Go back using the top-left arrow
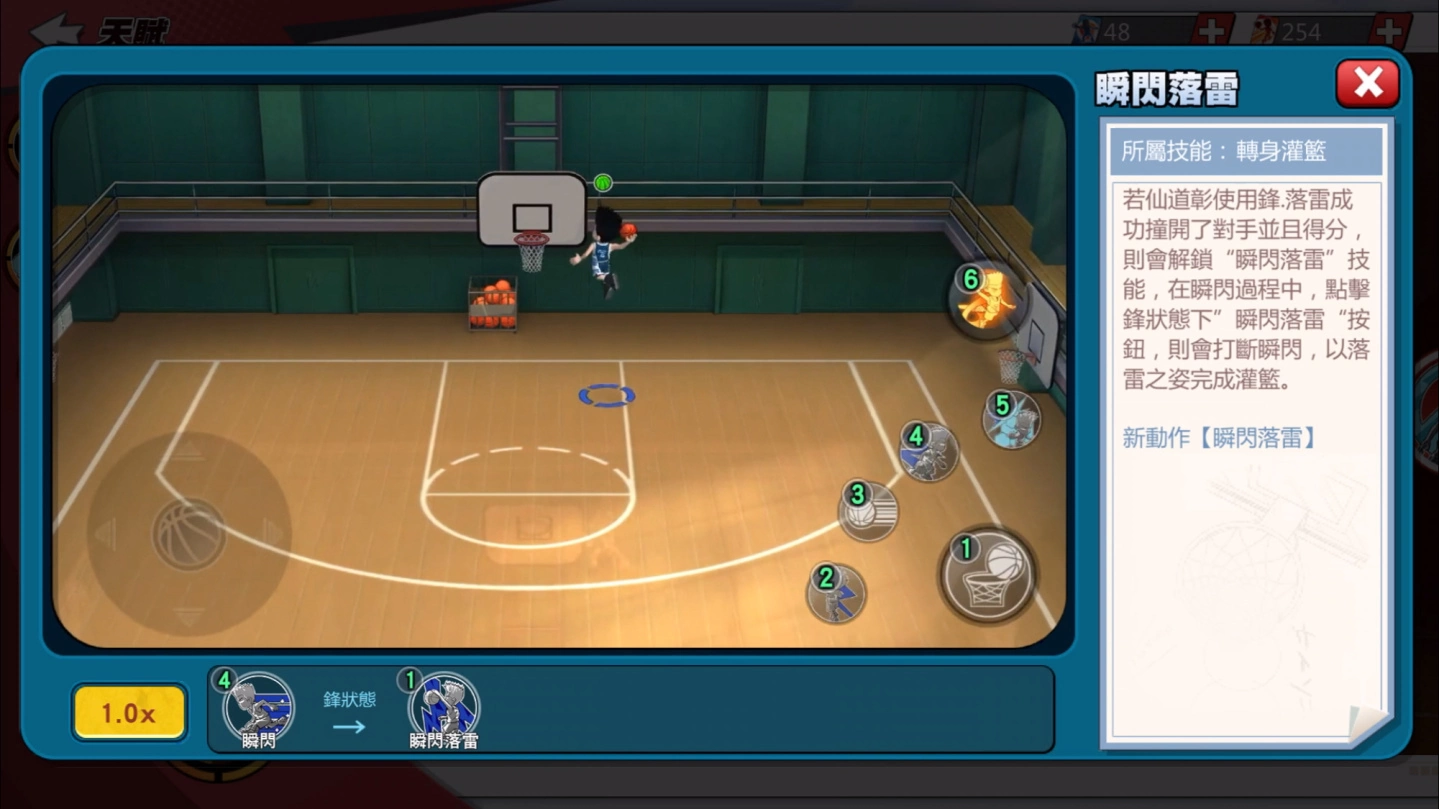 [x=57, y=30]
